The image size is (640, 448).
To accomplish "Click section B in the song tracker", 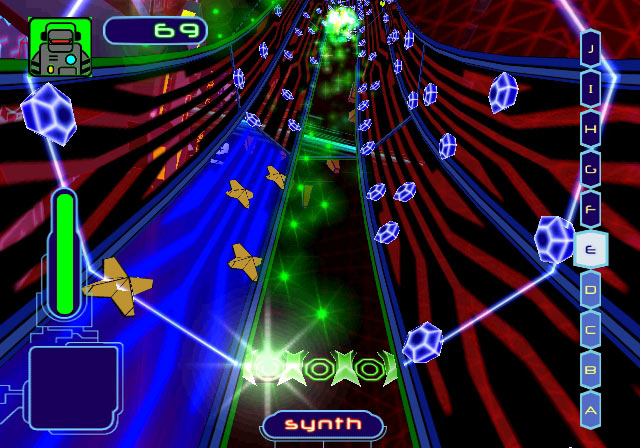I will click(x=591, y=370).
